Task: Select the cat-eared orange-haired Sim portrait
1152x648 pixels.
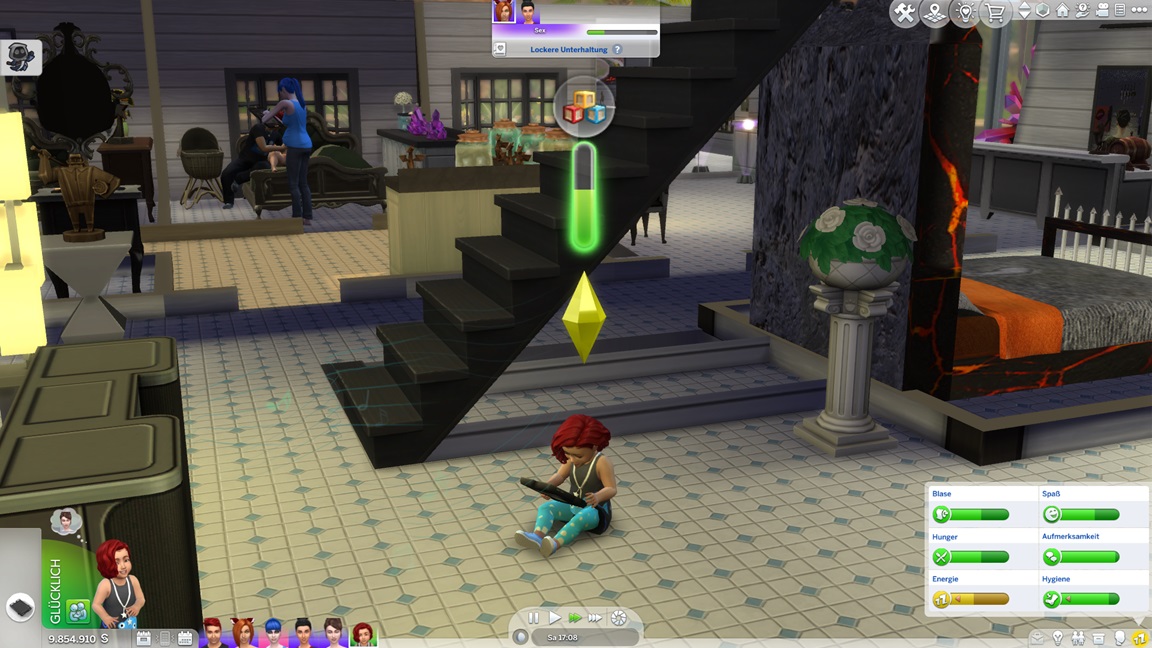Action: 243,633
